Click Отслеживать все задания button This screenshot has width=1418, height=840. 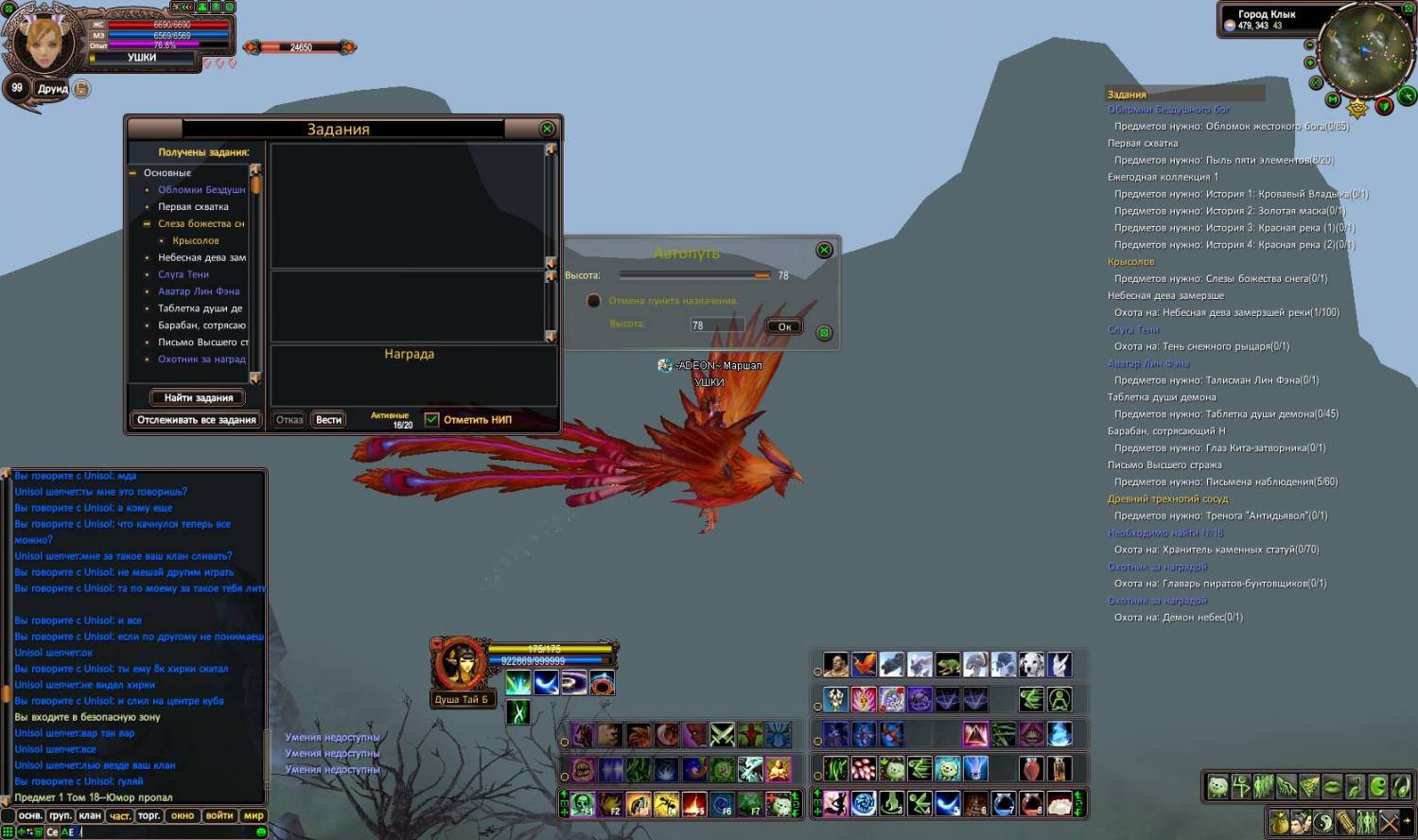pos(197,420)
